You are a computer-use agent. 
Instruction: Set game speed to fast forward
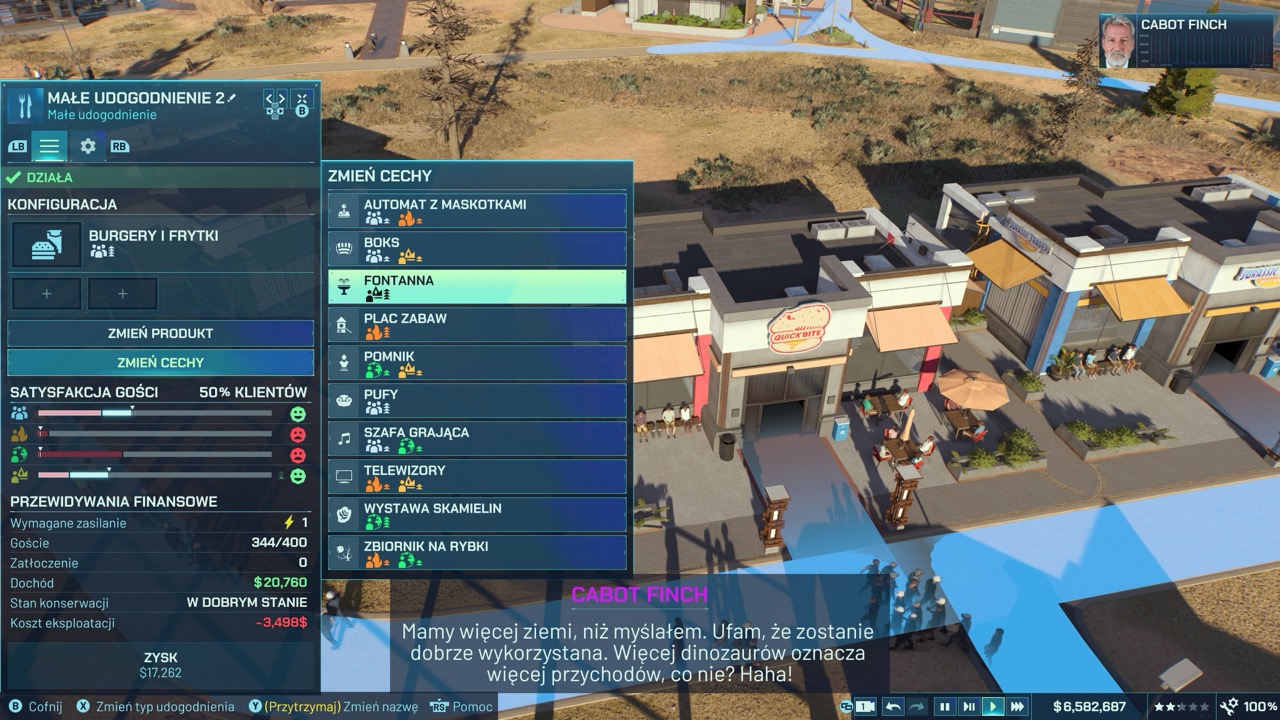coord(1017,706)
